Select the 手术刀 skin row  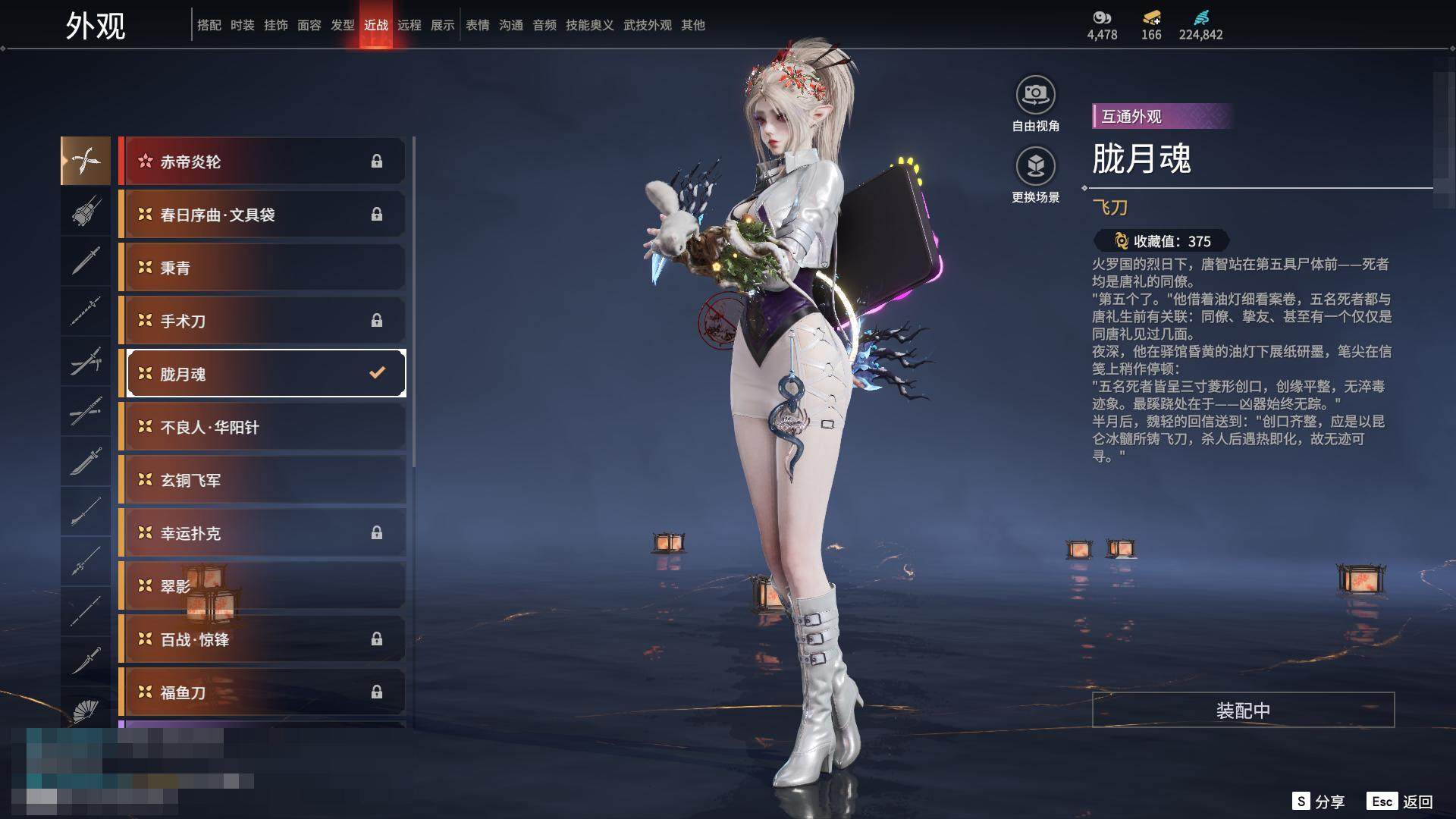262,321
